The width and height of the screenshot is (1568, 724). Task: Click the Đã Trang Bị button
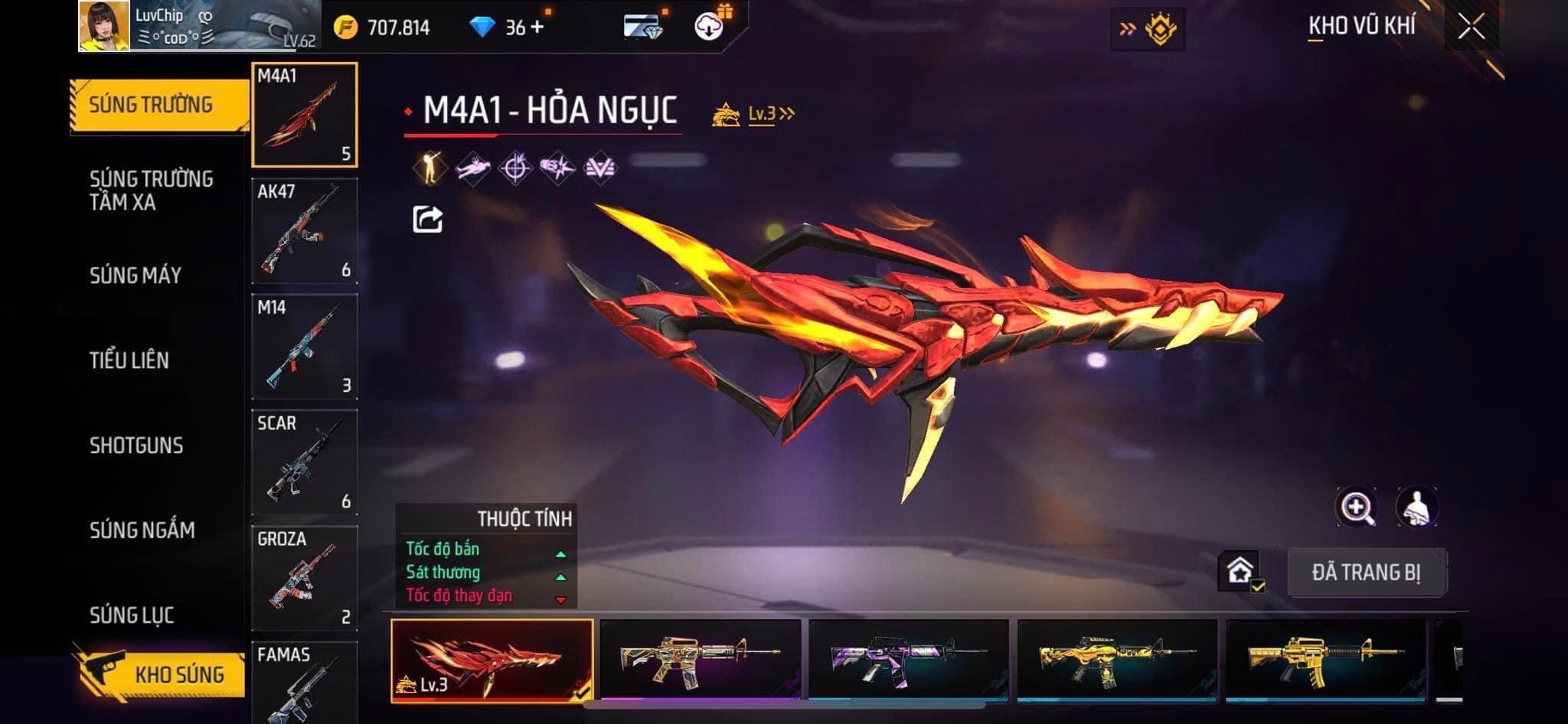coord(1366,572)
